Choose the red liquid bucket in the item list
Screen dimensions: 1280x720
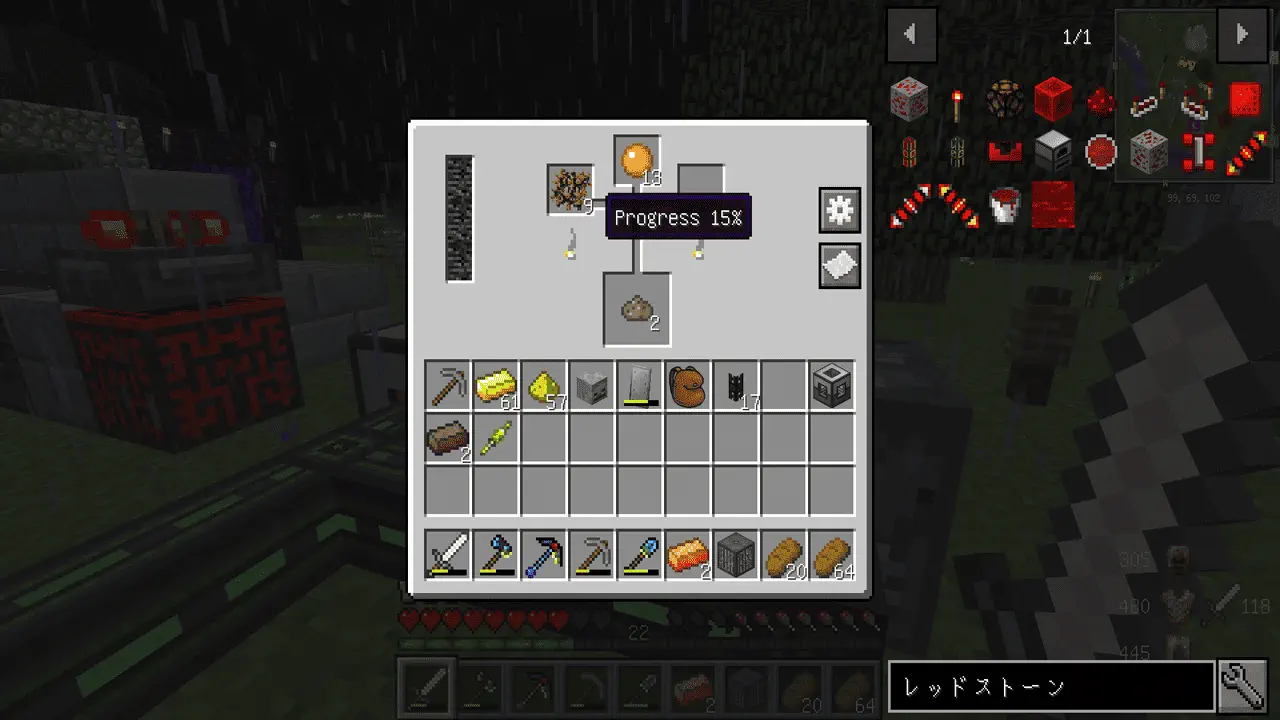pos(1005,205)
